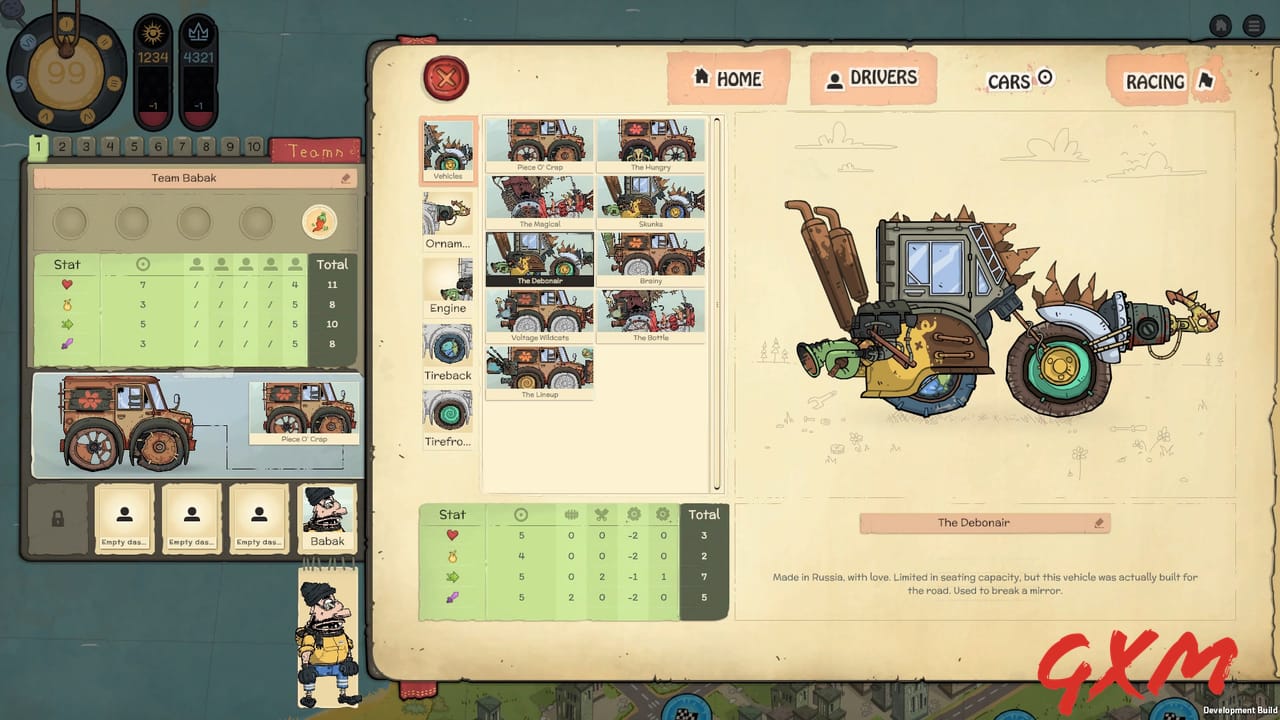Screen dimensions: 1280x720
Task: Open the Ornaments category
Action: click(x=447, y=213)
